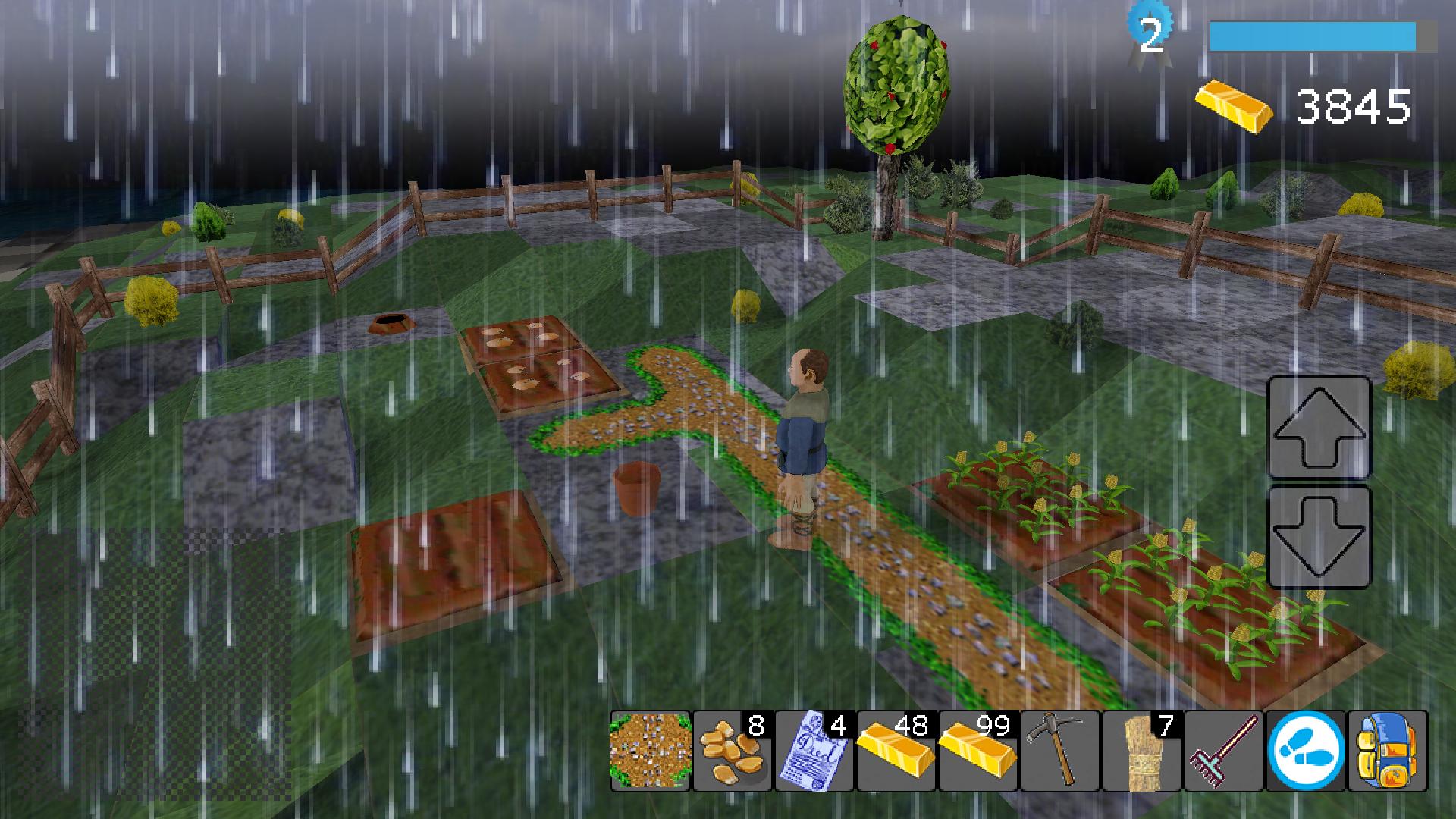Click the player character on the path

[802, 432]
